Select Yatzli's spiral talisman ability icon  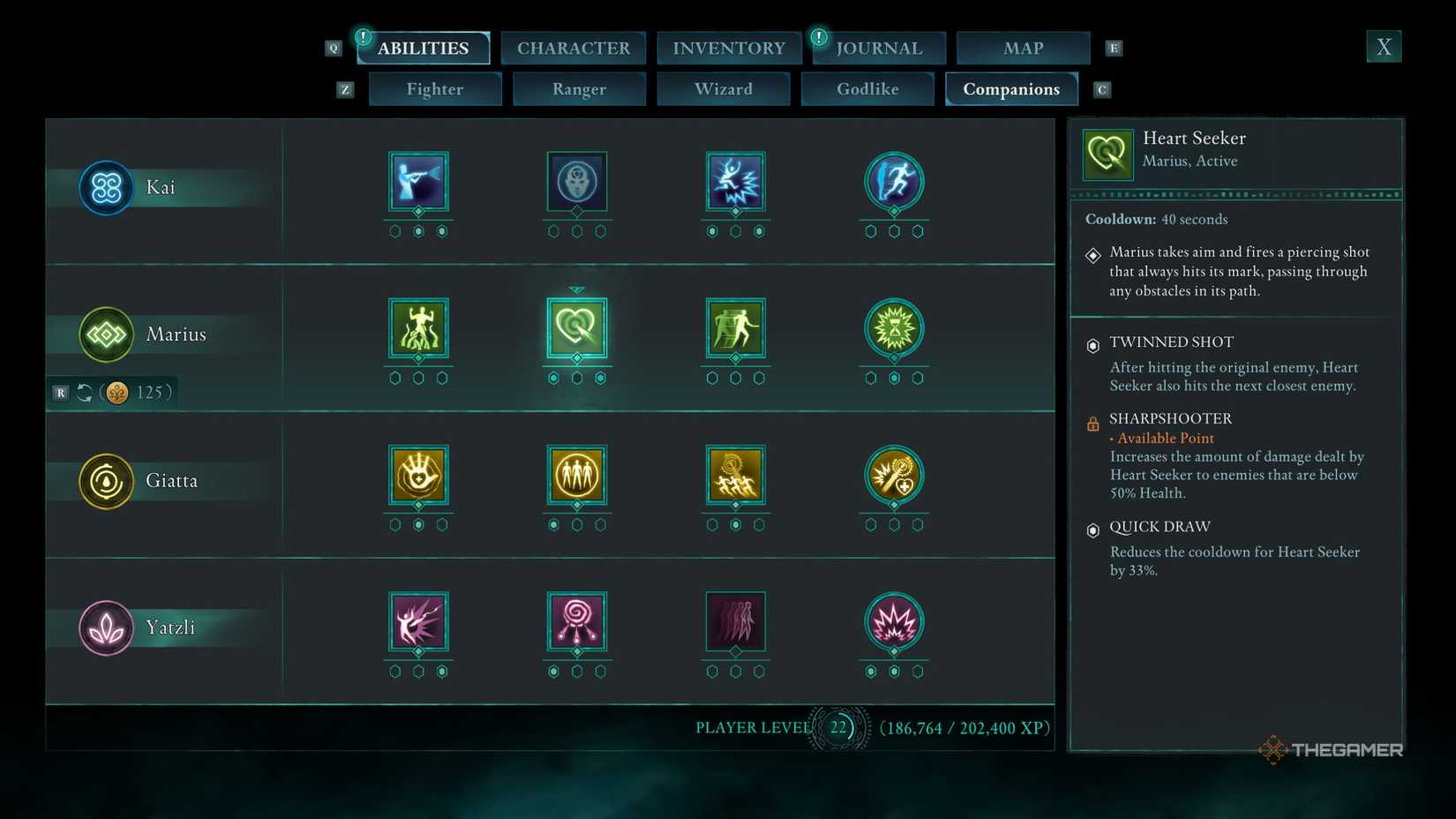tap(577, 623)
